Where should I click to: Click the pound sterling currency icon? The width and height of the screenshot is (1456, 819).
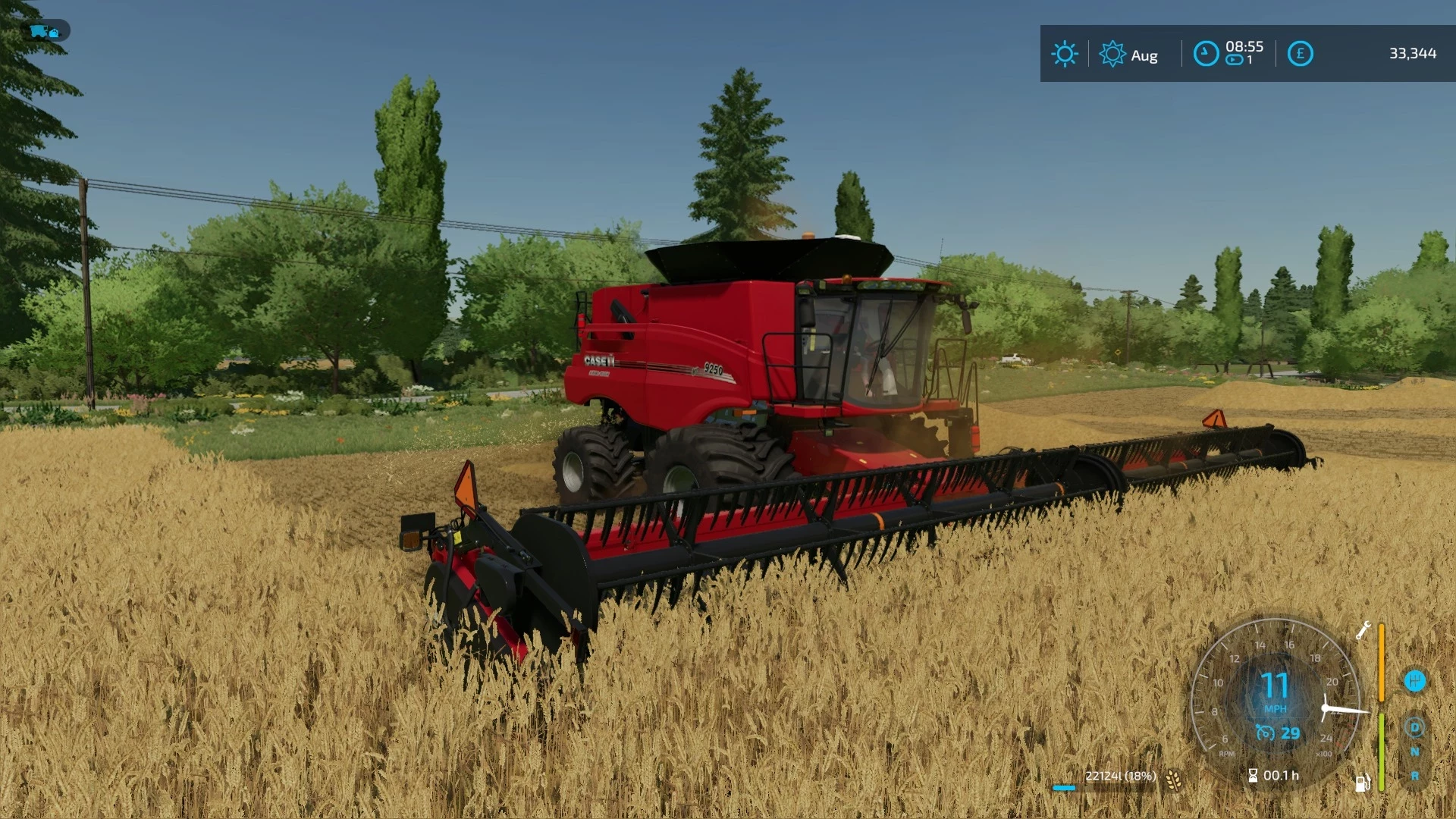[x=1301, y=53]
